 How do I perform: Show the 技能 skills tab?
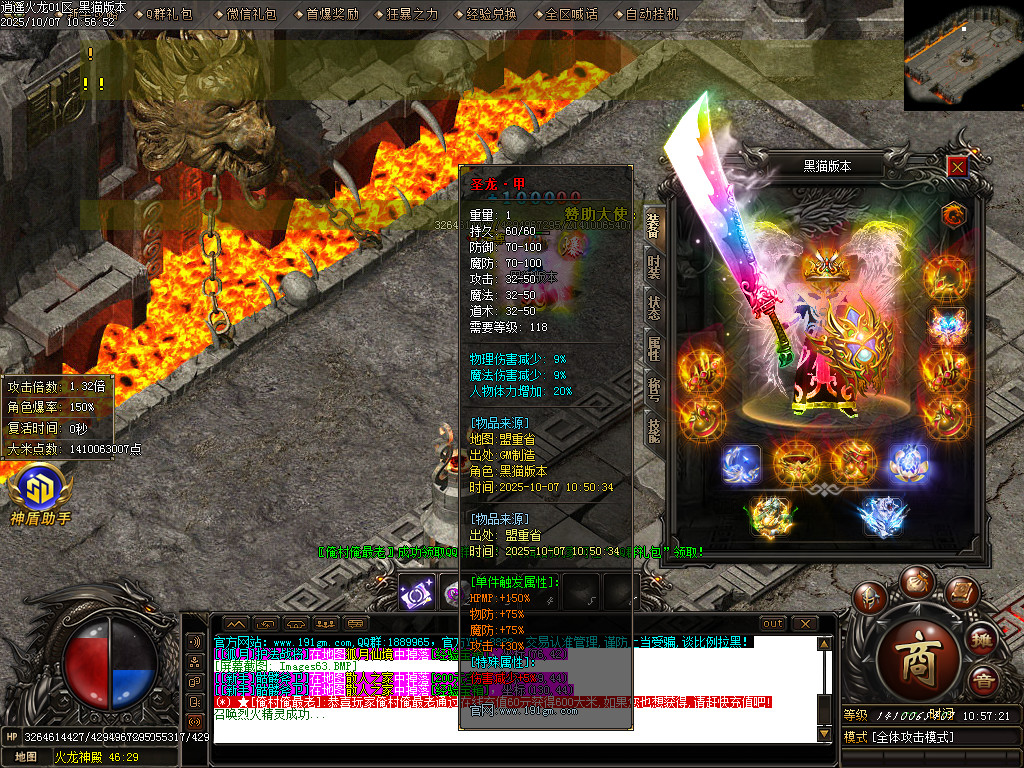coord(653,431)
